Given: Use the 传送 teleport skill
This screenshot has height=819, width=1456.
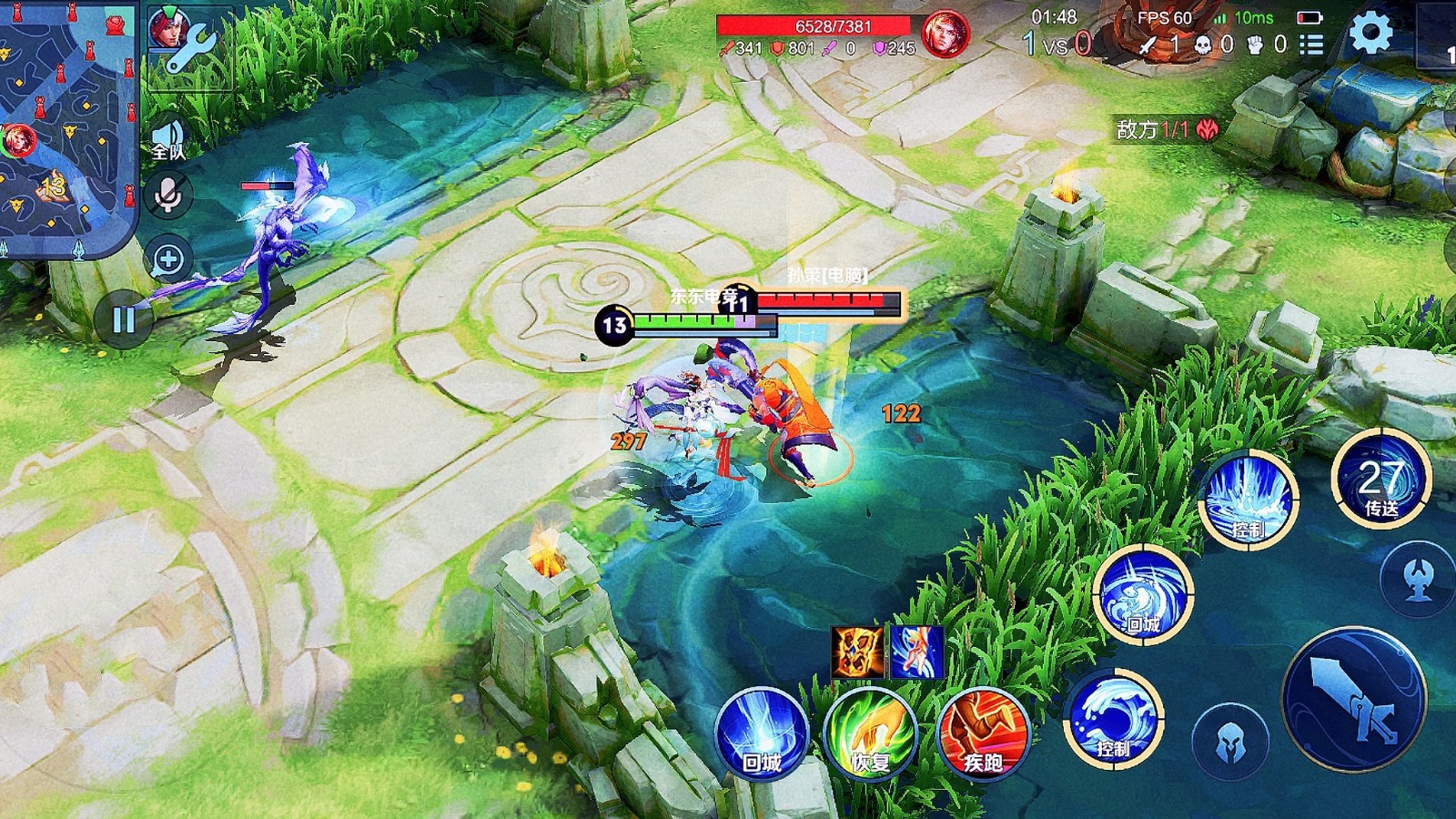Looking at the screenshot, I should [1380, 480].
